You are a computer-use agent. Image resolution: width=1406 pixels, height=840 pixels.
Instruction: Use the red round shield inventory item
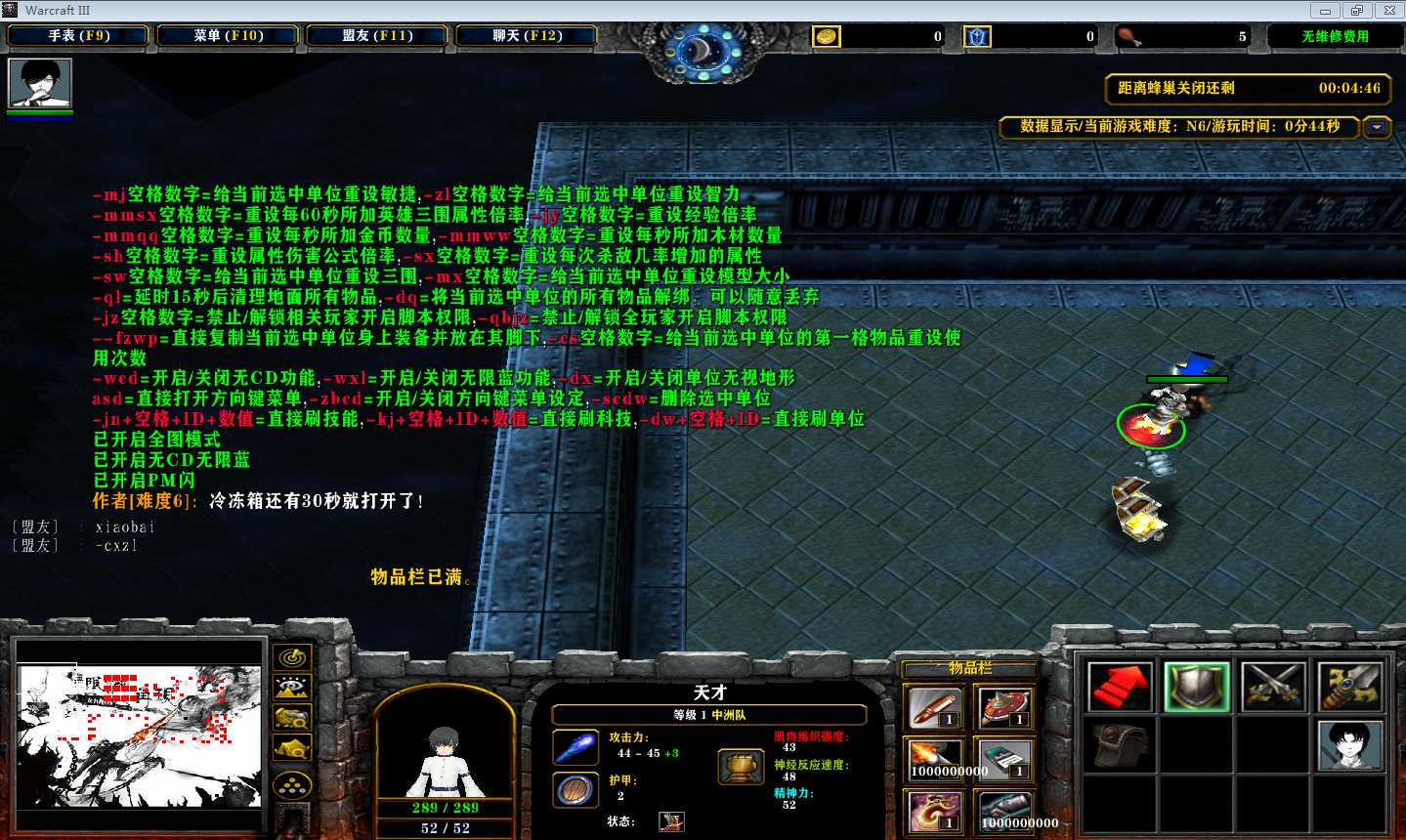point(1004,706)
